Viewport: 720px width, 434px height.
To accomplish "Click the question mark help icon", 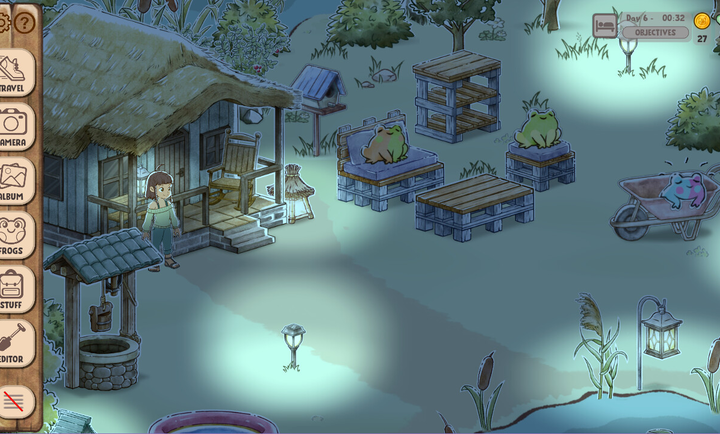I will [25, 22].
